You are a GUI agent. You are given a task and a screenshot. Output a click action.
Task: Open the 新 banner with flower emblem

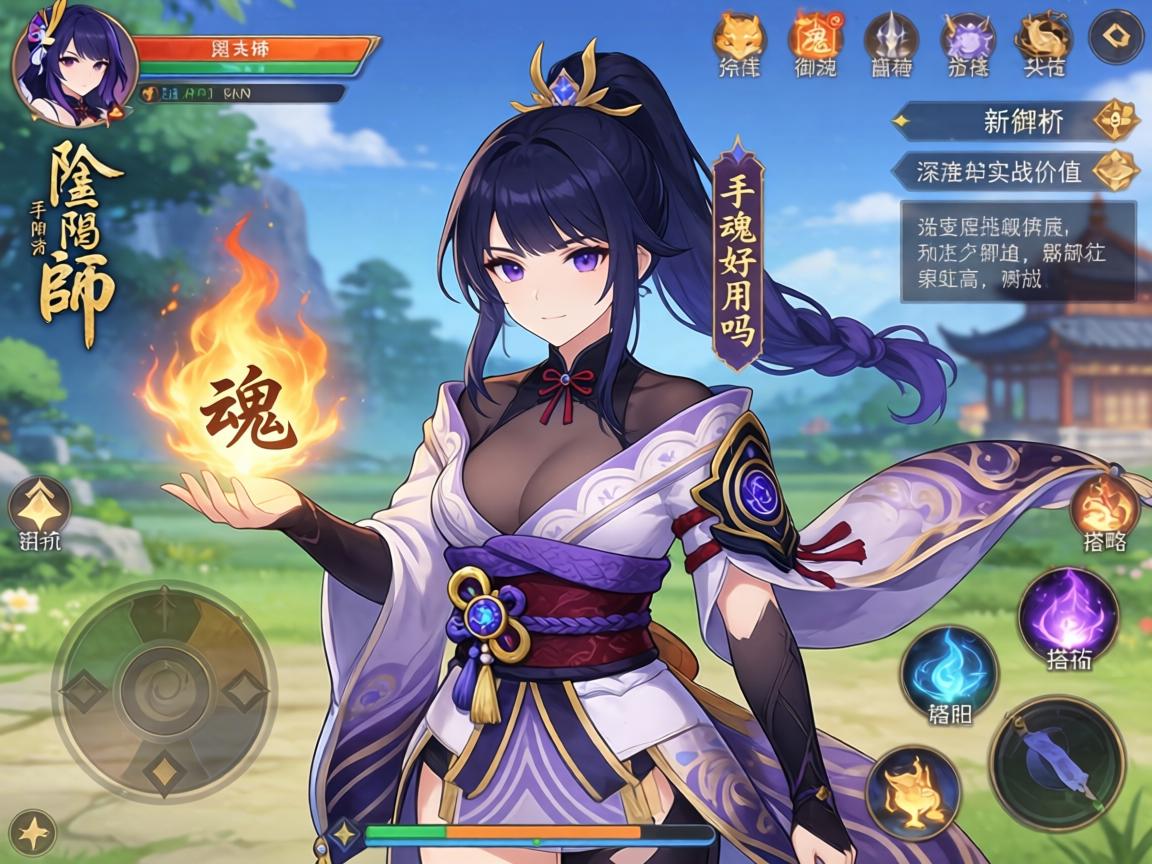coord(1016,122)
